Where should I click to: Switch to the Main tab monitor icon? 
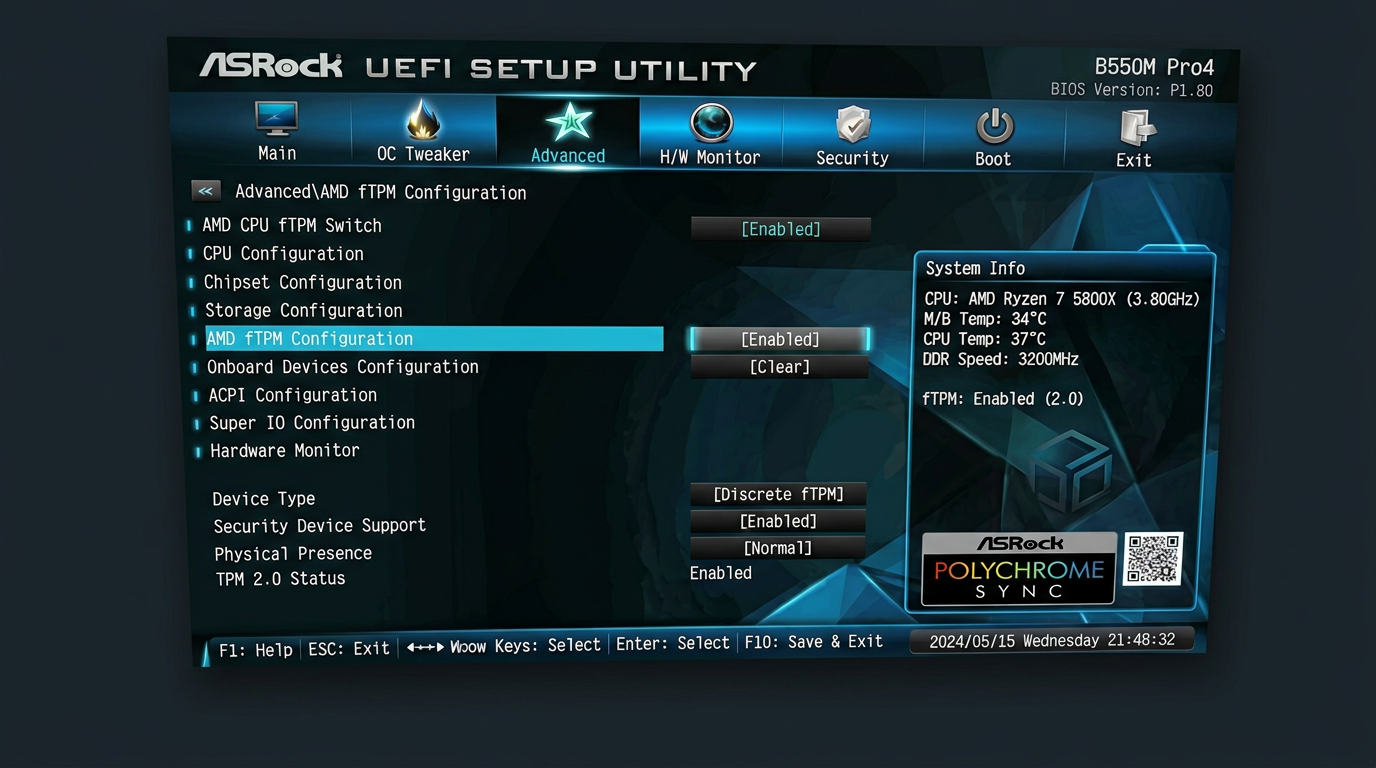click(x=275, y=120)
